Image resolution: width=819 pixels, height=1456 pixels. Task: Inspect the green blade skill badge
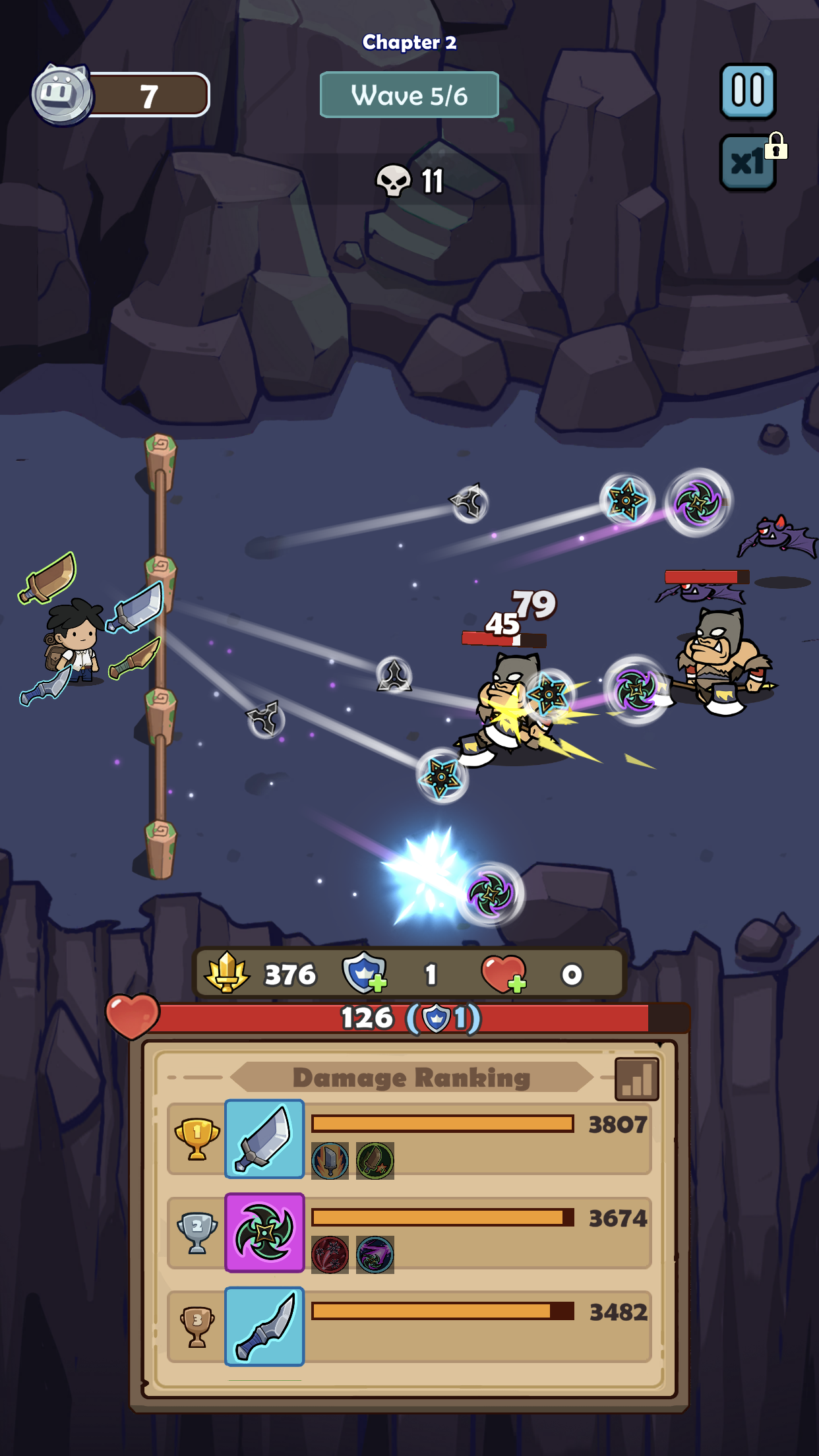[375, 1161]
